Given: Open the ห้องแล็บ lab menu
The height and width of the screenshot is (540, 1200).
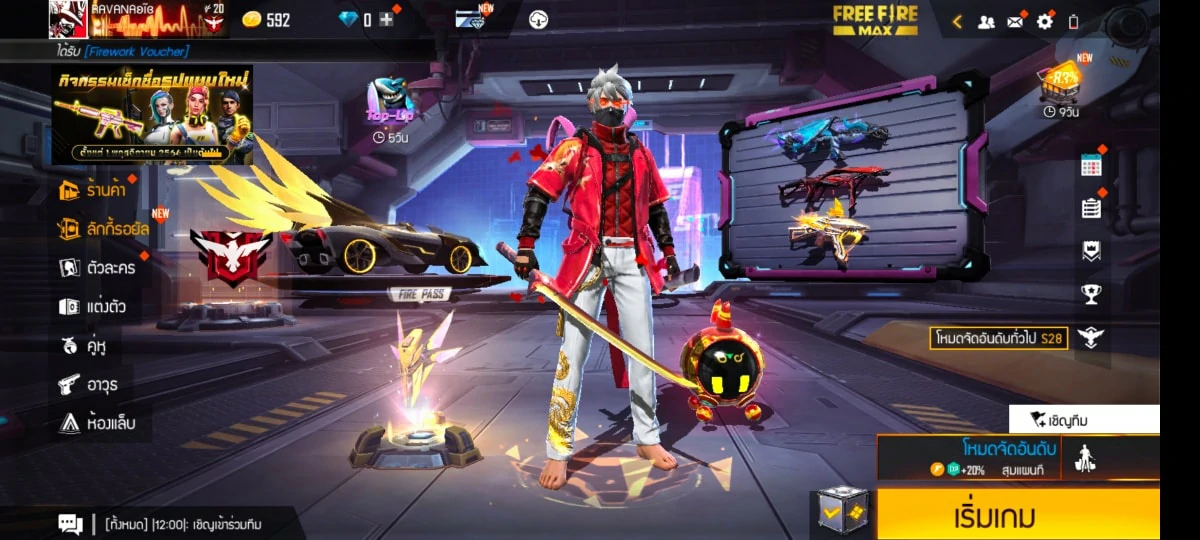Looking at the screenshot, I should pyautogui.click(x=97, y=423).
